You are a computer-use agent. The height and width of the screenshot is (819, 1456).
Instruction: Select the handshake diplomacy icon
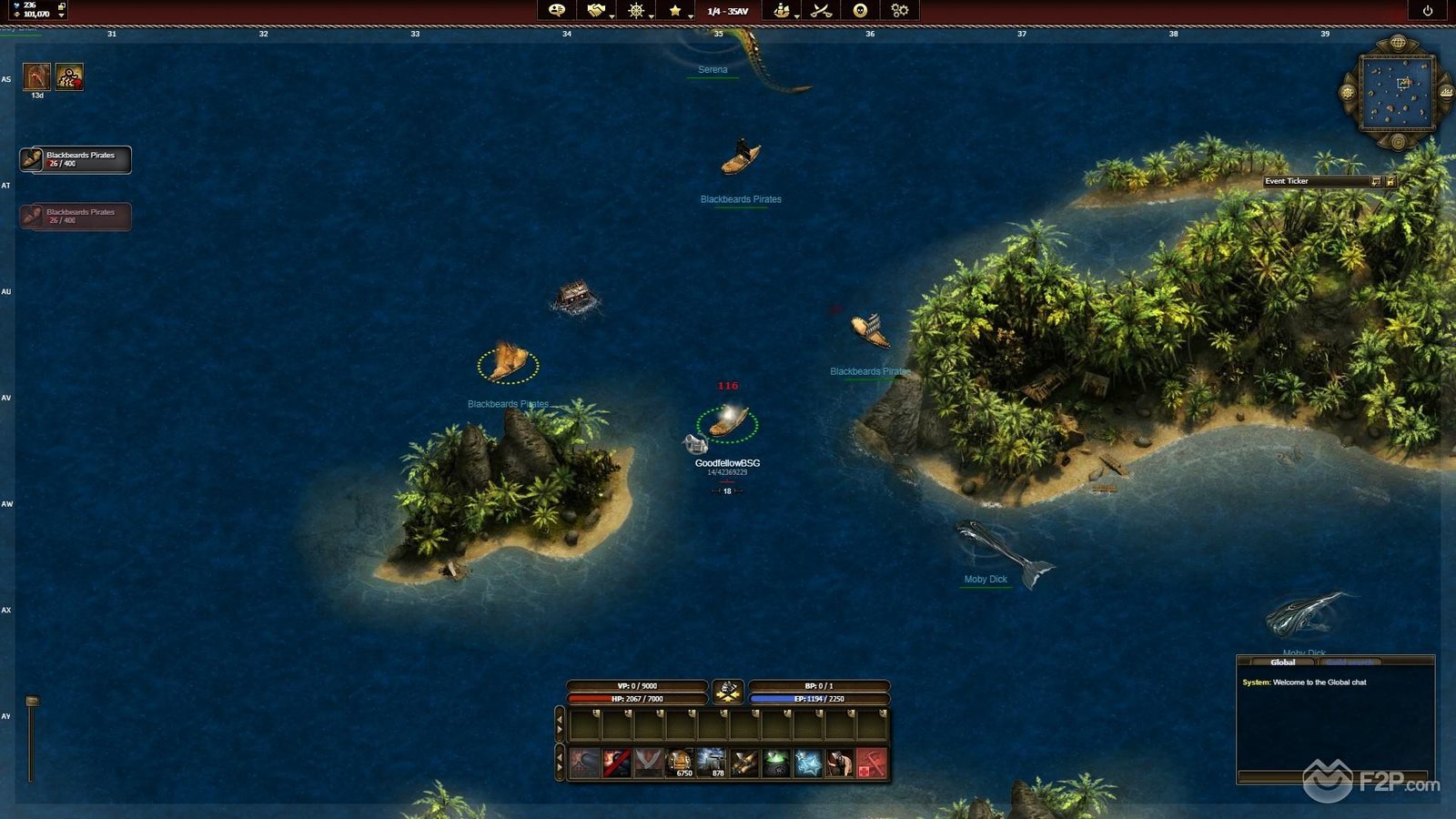[595, 11]
